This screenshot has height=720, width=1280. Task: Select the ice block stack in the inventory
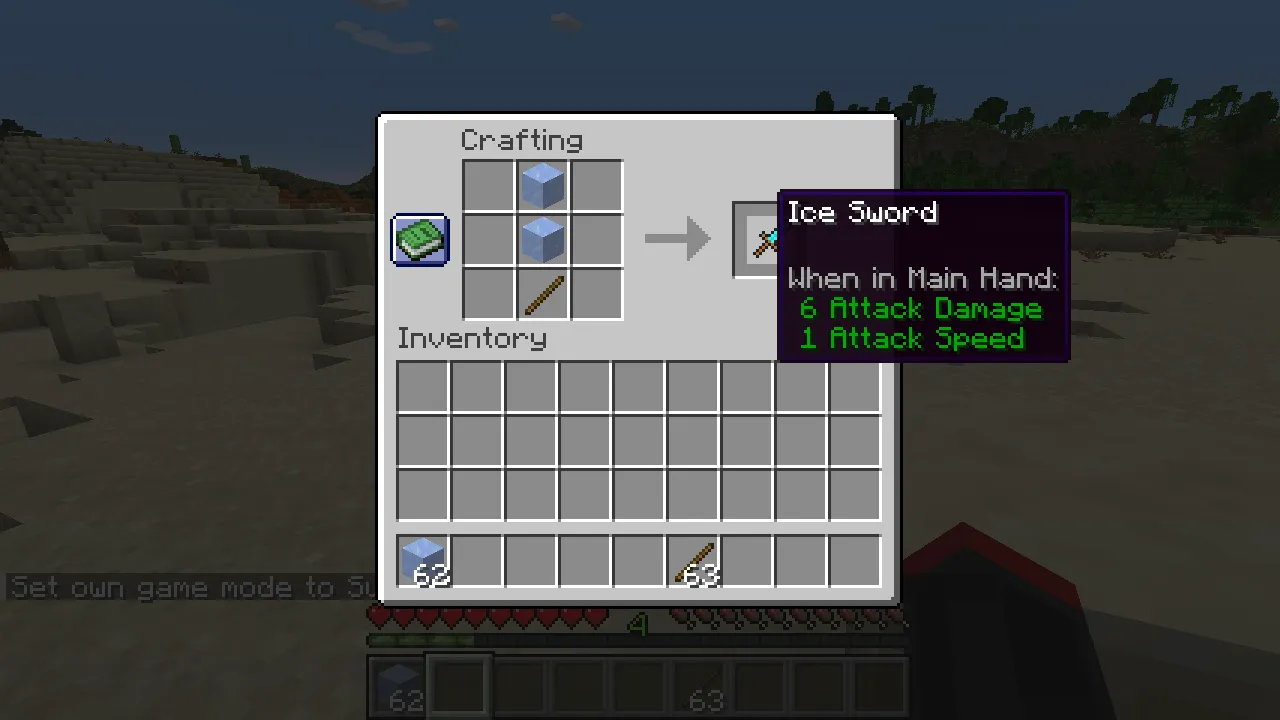point(423,560)
